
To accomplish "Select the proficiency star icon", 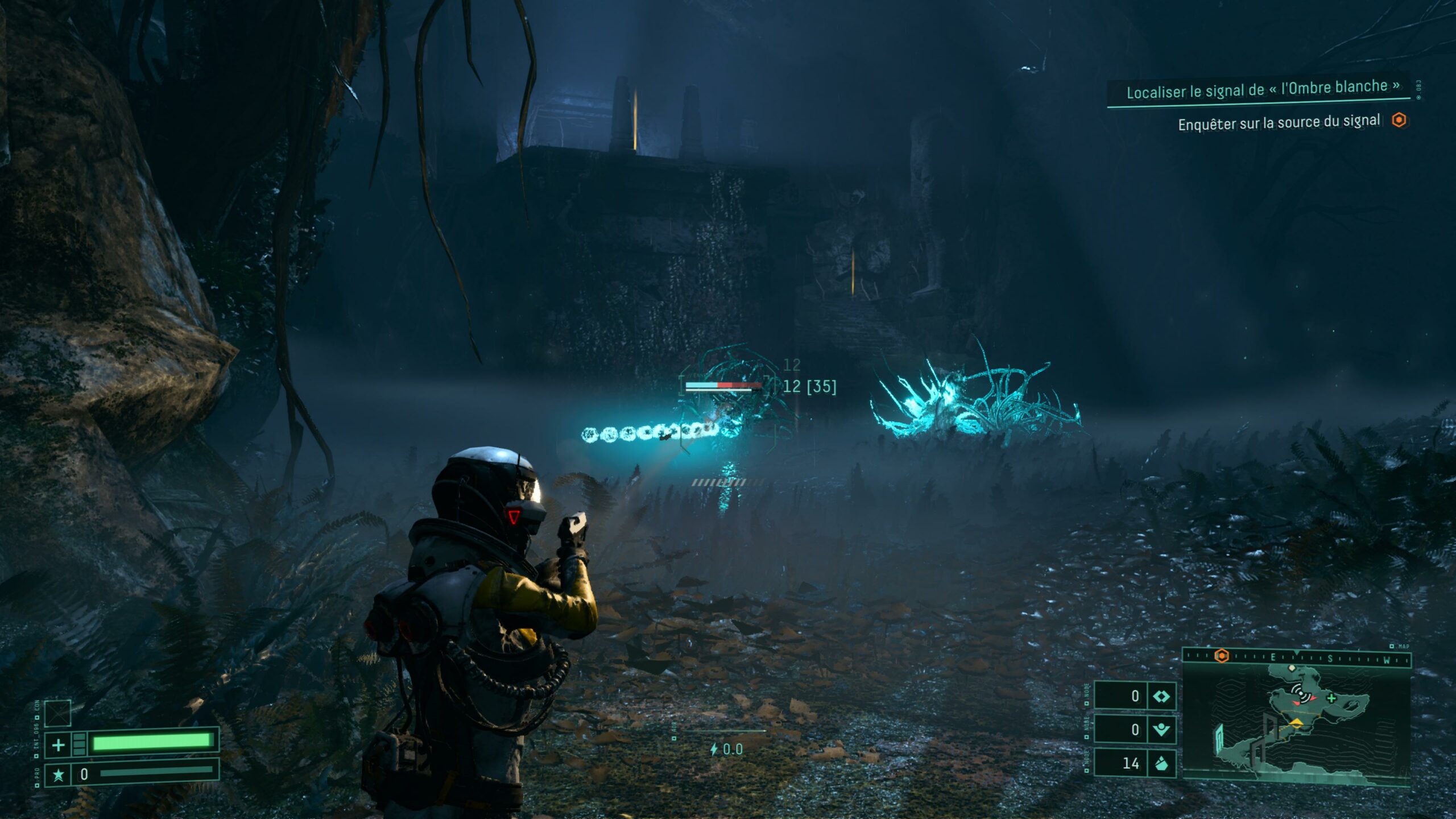I will (58, 775).
